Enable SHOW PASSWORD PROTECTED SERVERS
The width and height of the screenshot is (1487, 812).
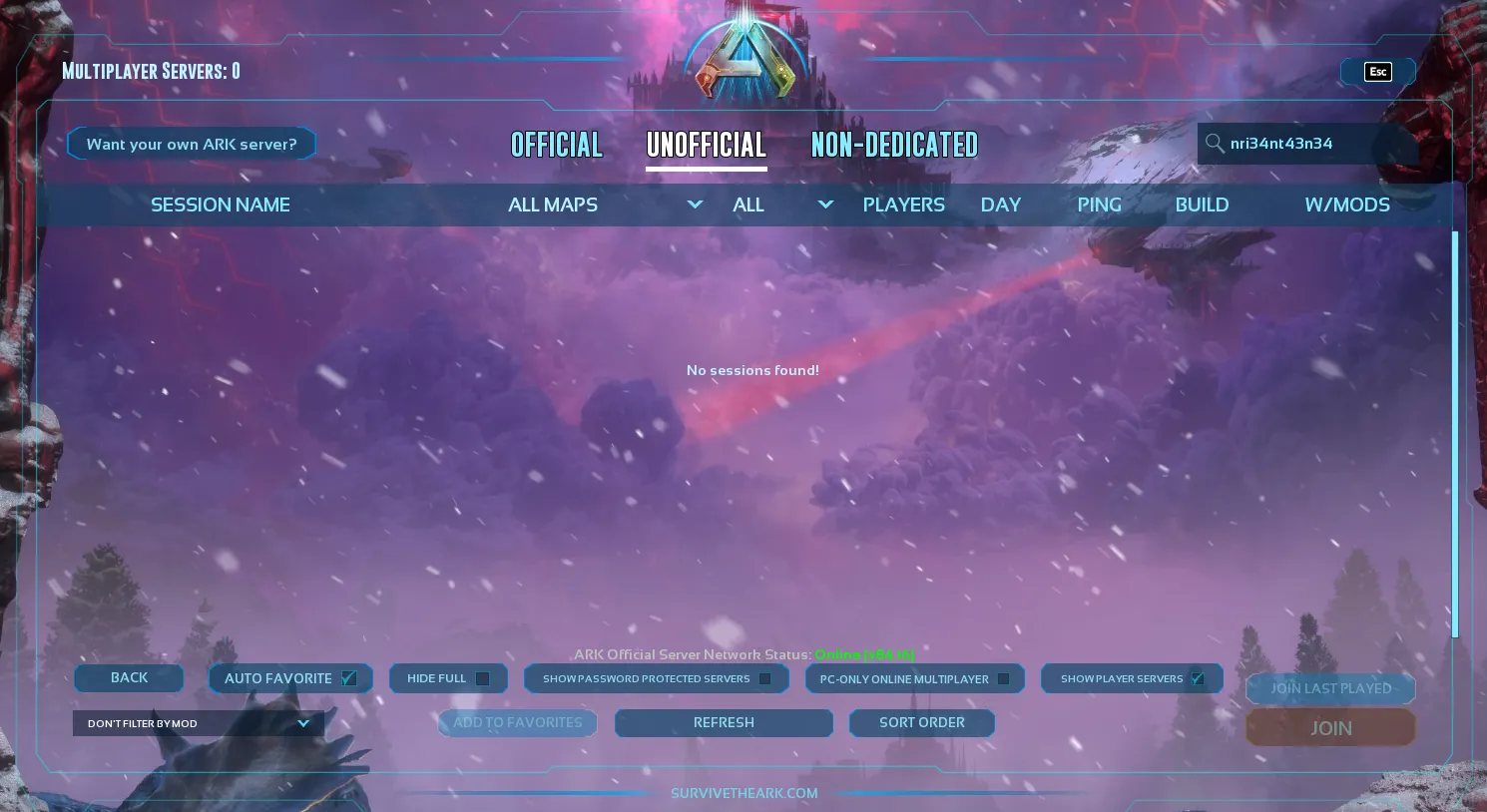click(x=764, y=678)
